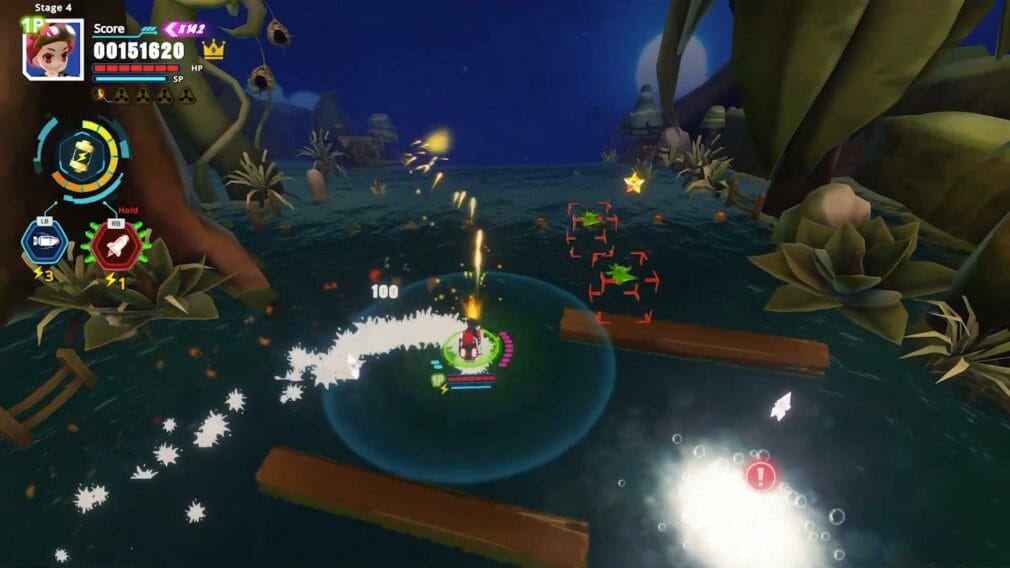The height and width of the screenshot is (568, 1010).
Task: Activate the blue bullet weapon skill
Action: [x=44, y=242]
